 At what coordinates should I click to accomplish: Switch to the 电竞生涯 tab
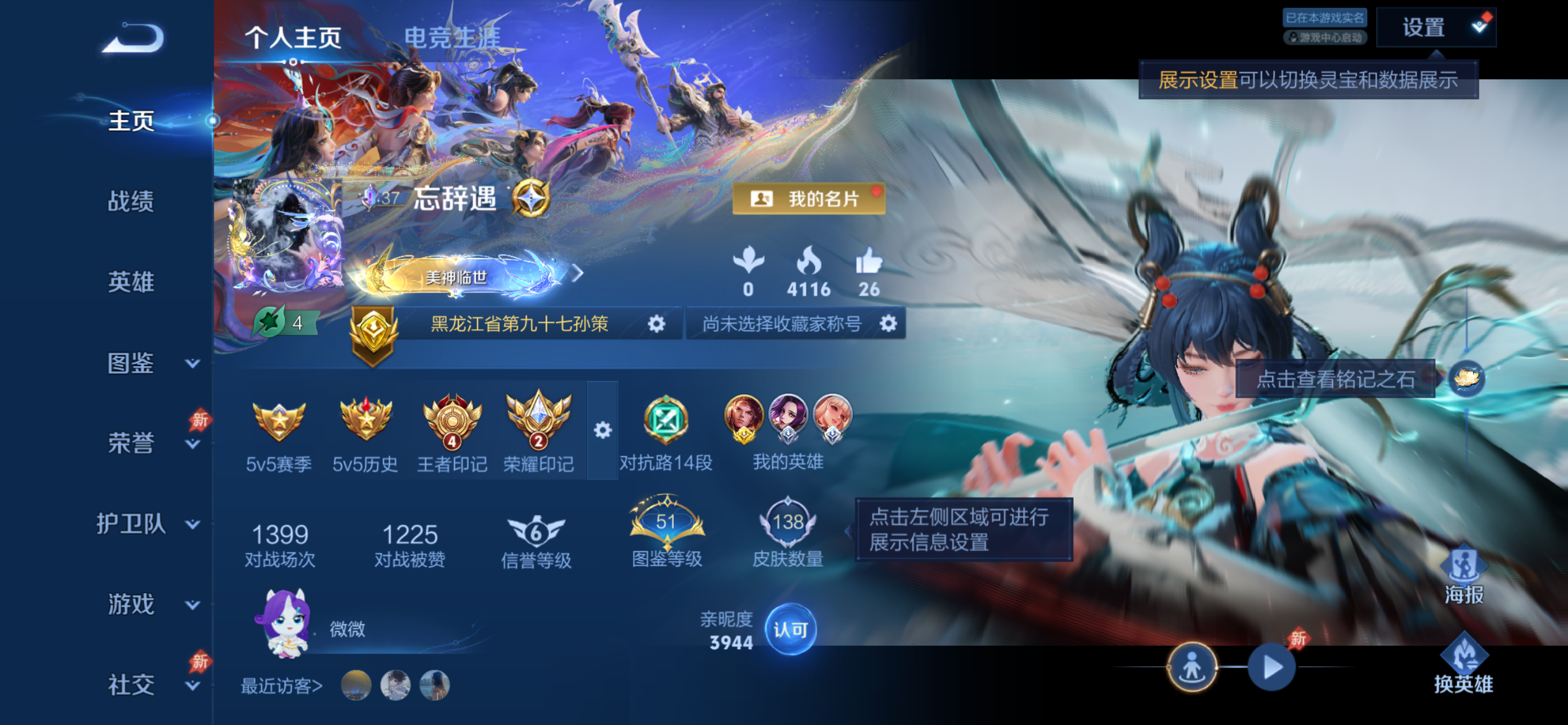[445, 35]
